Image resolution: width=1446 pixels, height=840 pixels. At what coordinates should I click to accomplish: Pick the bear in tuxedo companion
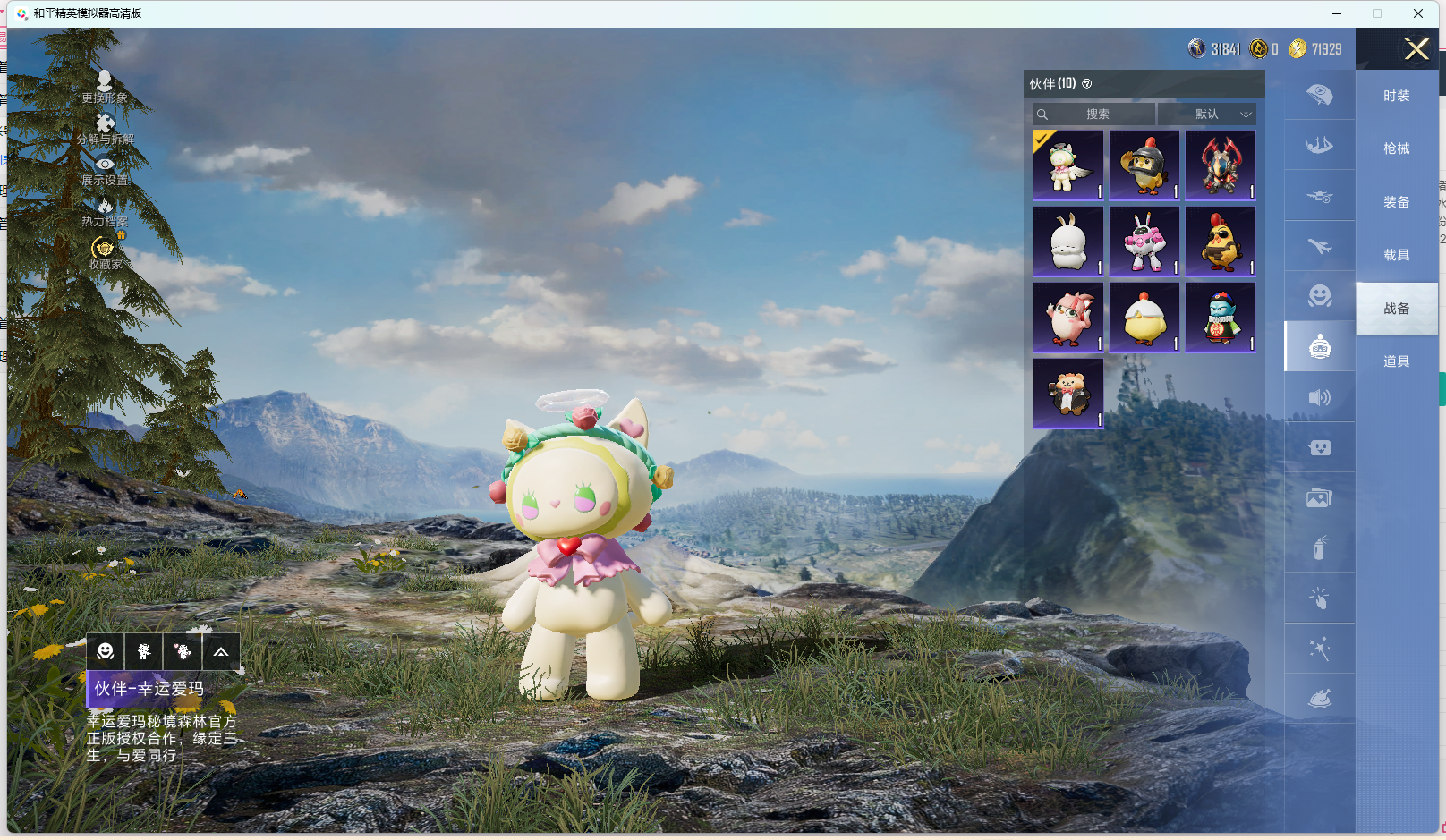pyautogui.click(x=1067, y=394)
